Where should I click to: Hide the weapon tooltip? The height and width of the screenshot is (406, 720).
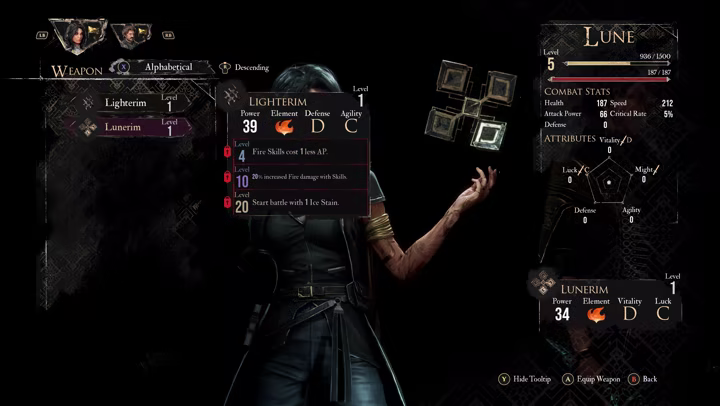click(x=525, y=380)
